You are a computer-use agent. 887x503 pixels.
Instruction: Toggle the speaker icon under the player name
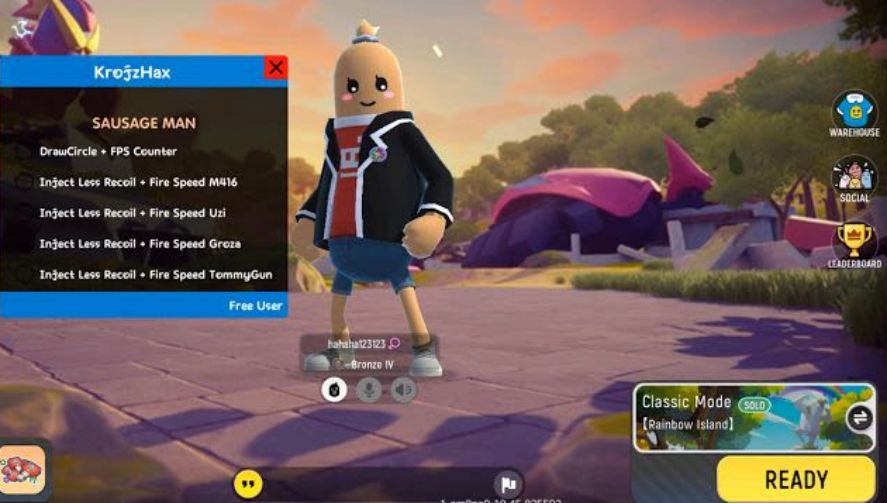tap(403, 389)
